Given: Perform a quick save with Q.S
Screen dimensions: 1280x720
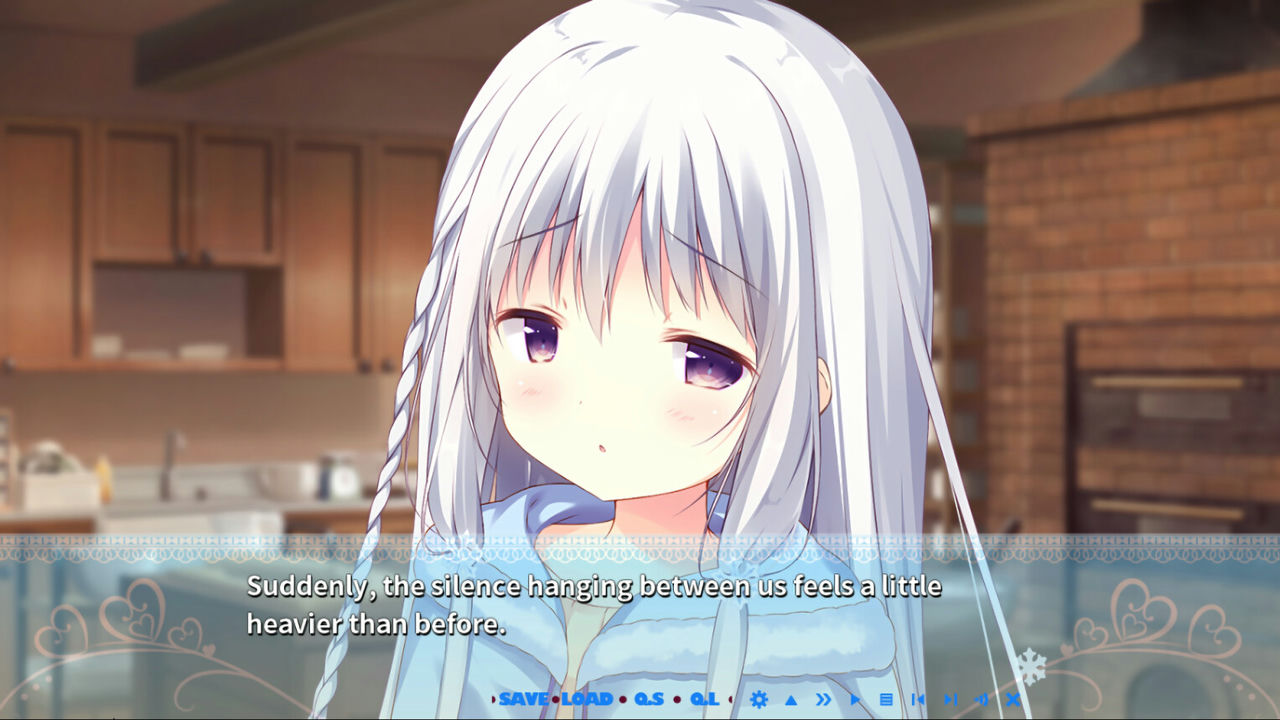Looking at the screenshot, I should pos(649,699).
